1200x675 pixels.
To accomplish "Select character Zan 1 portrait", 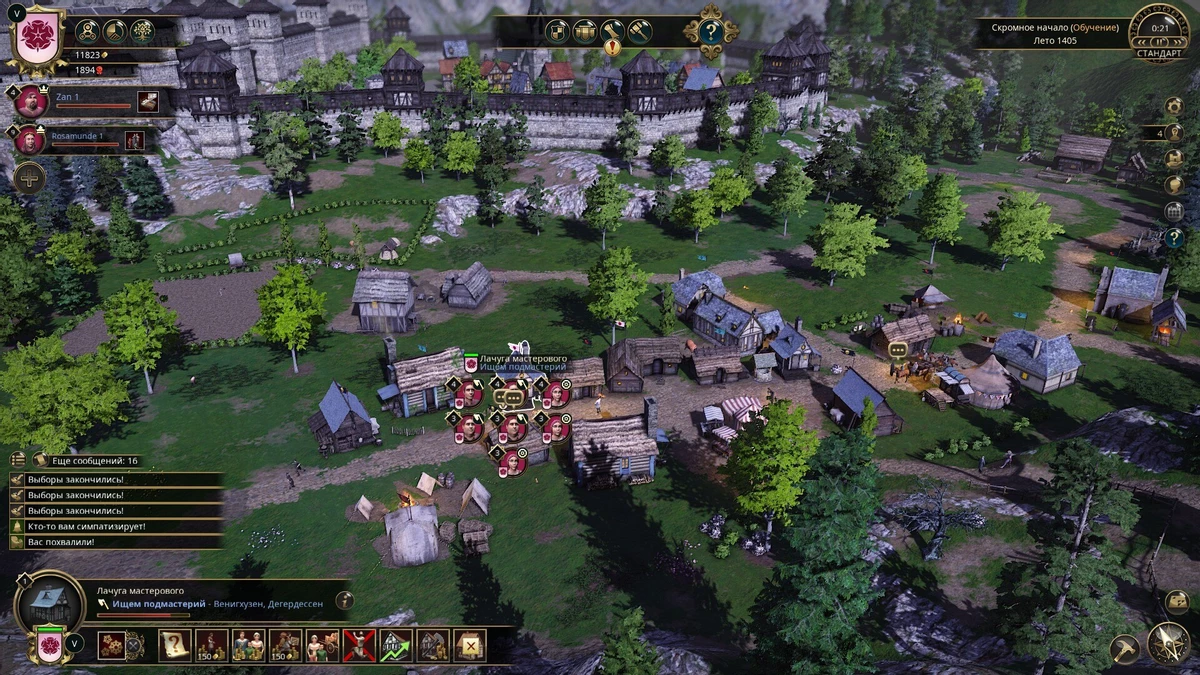I will point(32,101).
